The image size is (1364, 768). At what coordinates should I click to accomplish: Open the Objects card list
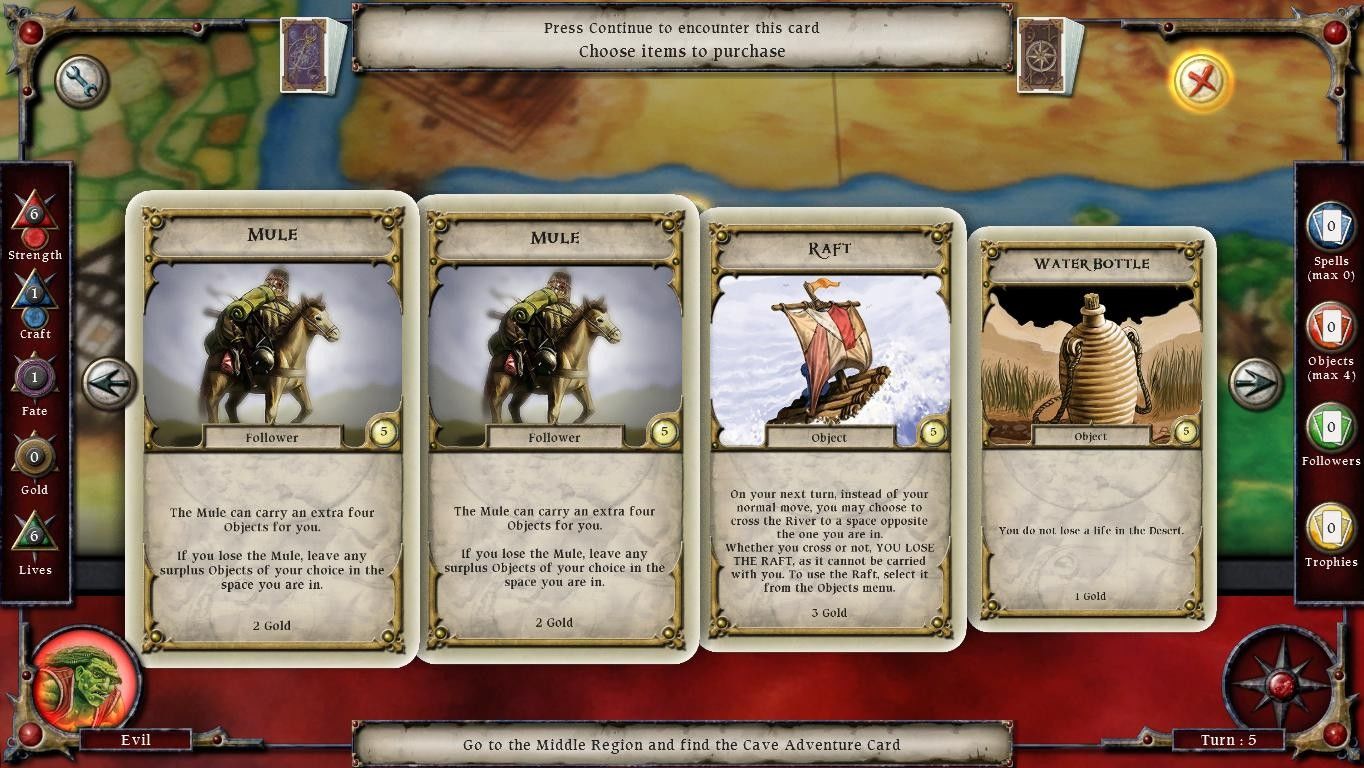point(1331,327)
